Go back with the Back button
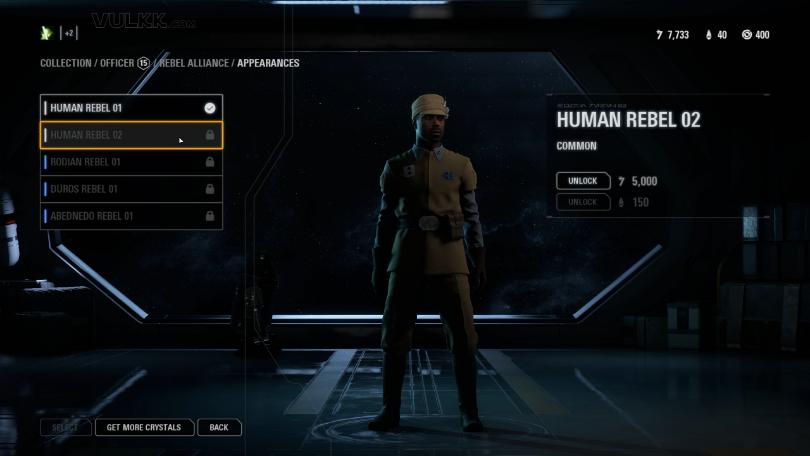Viewport: 810px width, 456px height. click(x=219, y=427)
